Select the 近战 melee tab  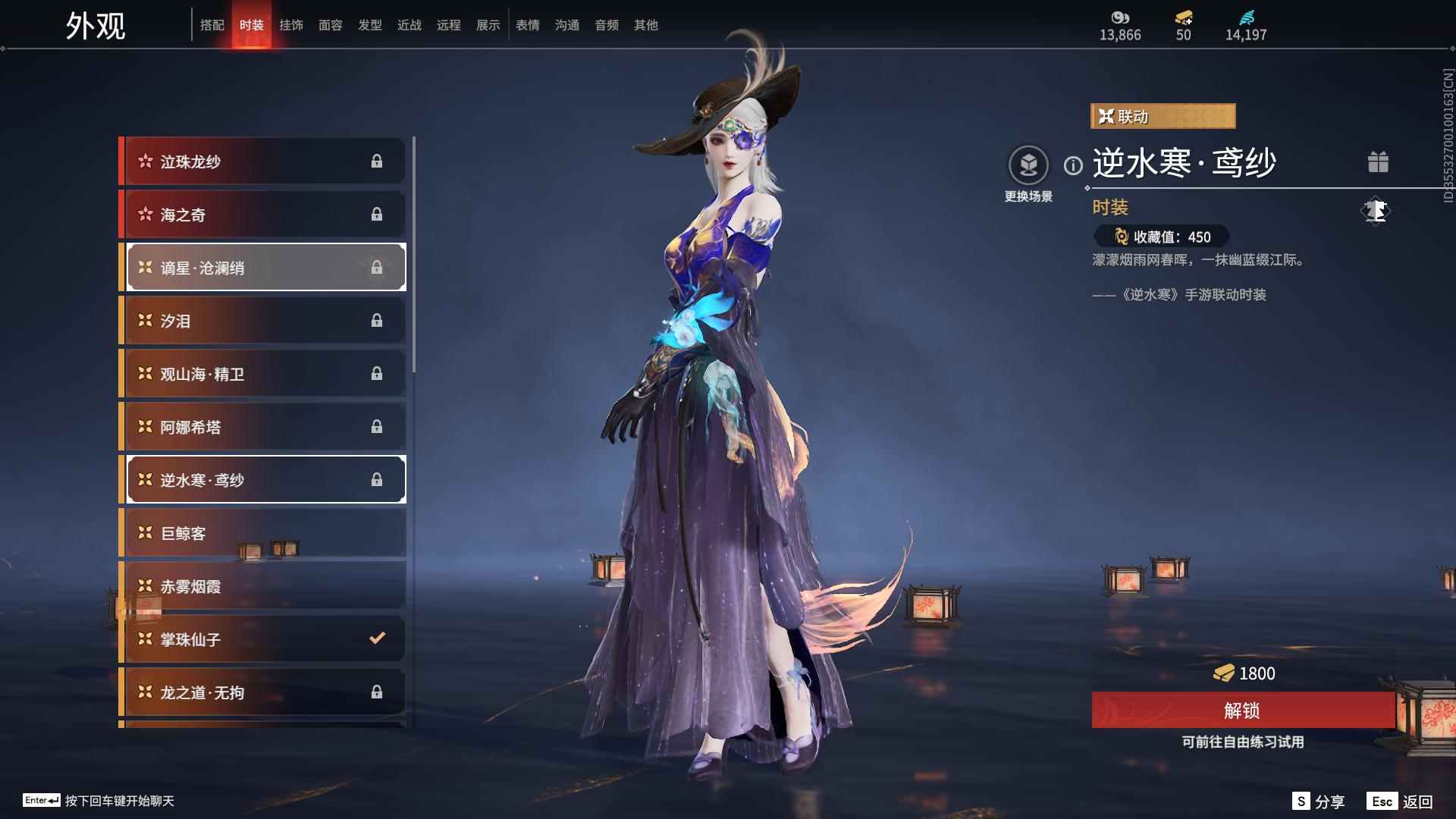[x=409, y=25]
